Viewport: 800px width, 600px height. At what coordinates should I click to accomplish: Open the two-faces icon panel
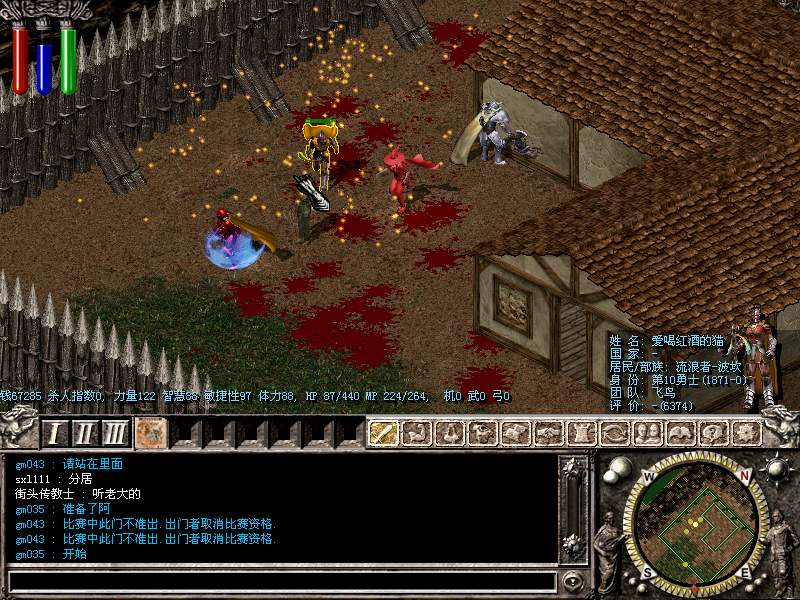point(647,433)
